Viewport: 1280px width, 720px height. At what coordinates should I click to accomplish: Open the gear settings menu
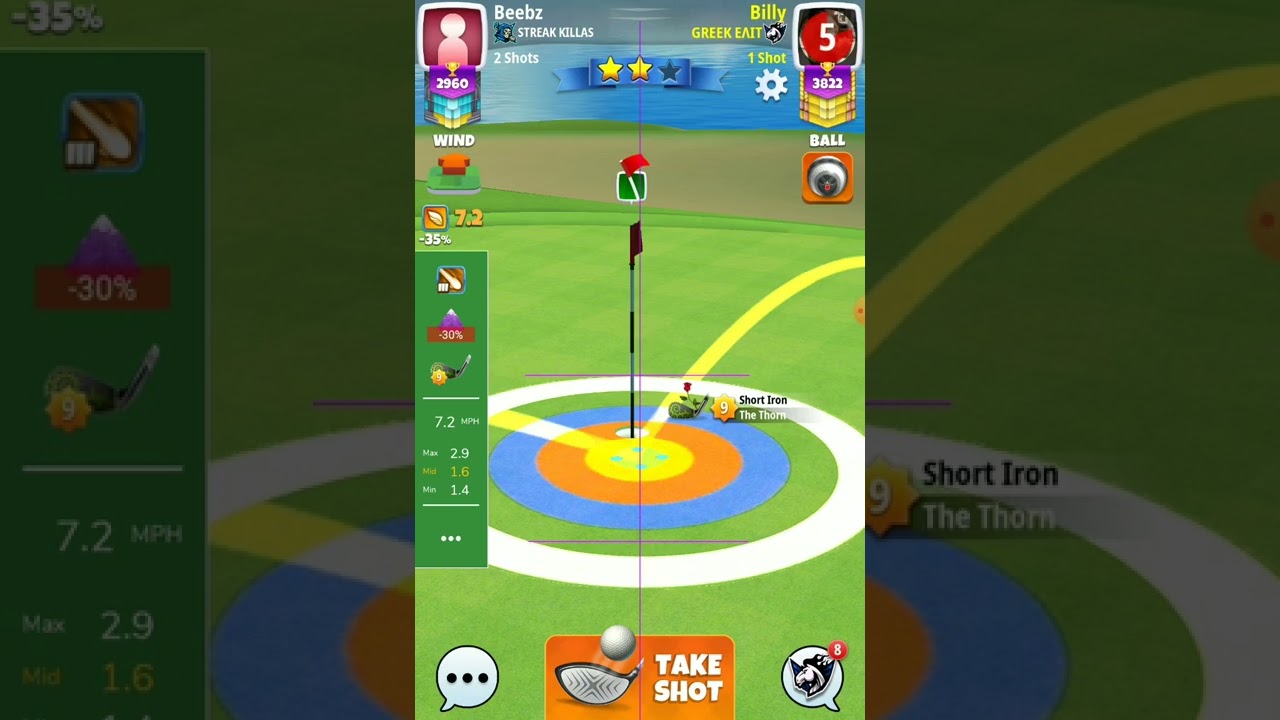(x=771, y=85)
